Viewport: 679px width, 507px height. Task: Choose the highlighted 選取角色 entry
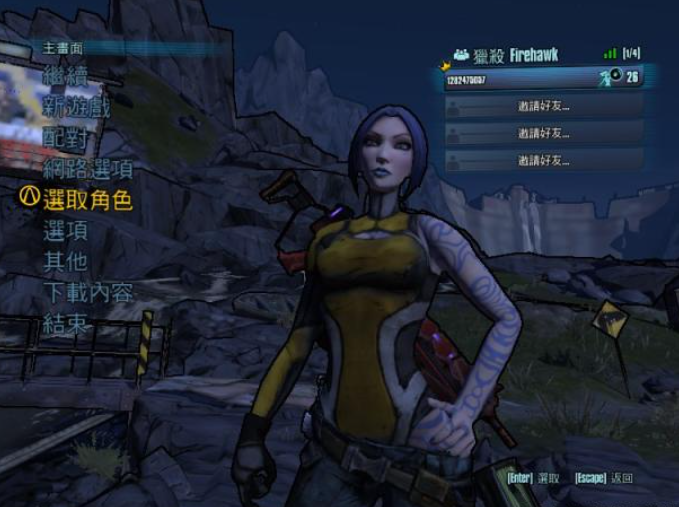[88, 200]
